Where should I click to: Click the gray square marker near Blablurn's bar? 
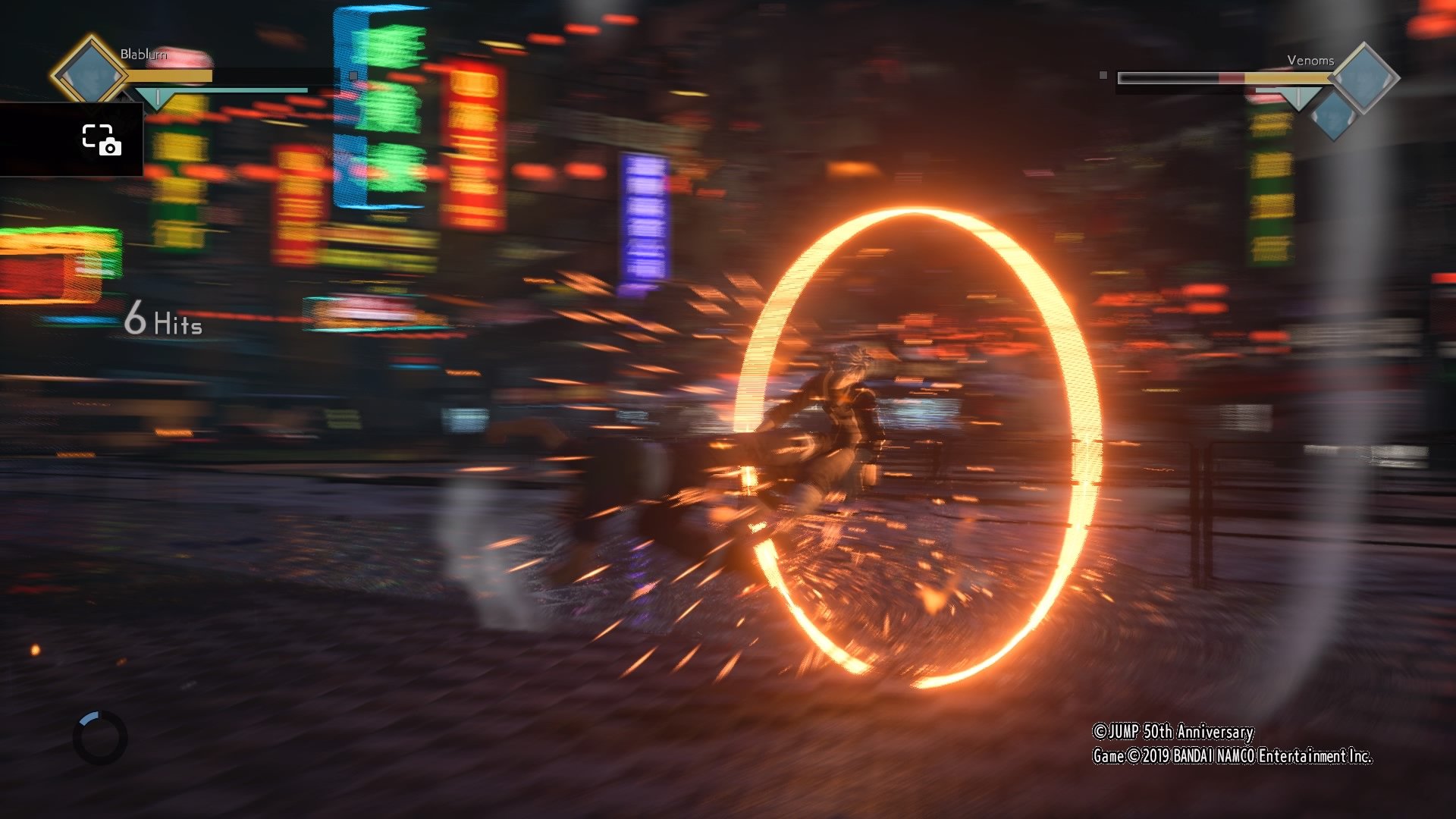[x=353, y=76]
